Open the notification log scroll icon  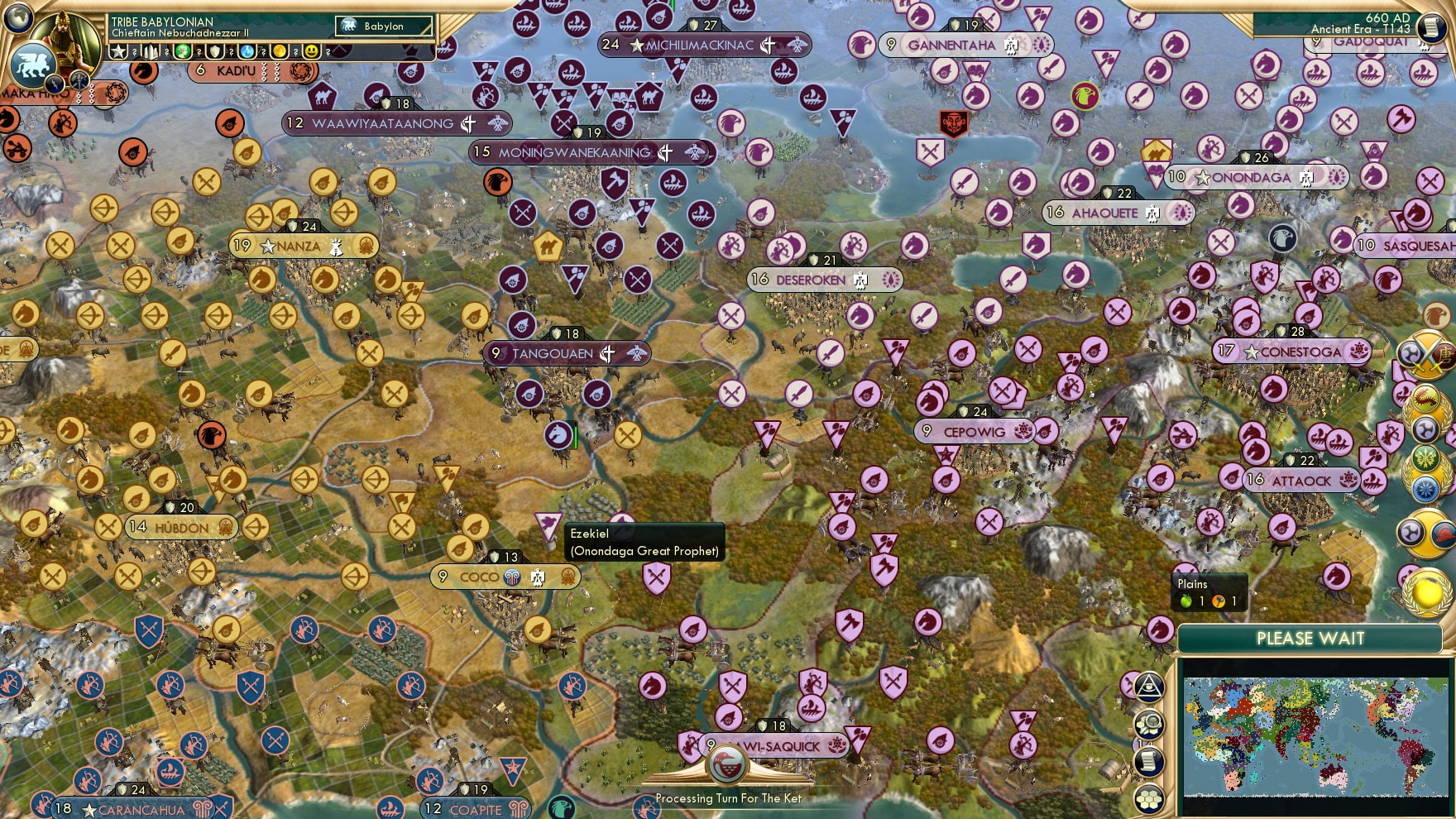[1149, 760]
